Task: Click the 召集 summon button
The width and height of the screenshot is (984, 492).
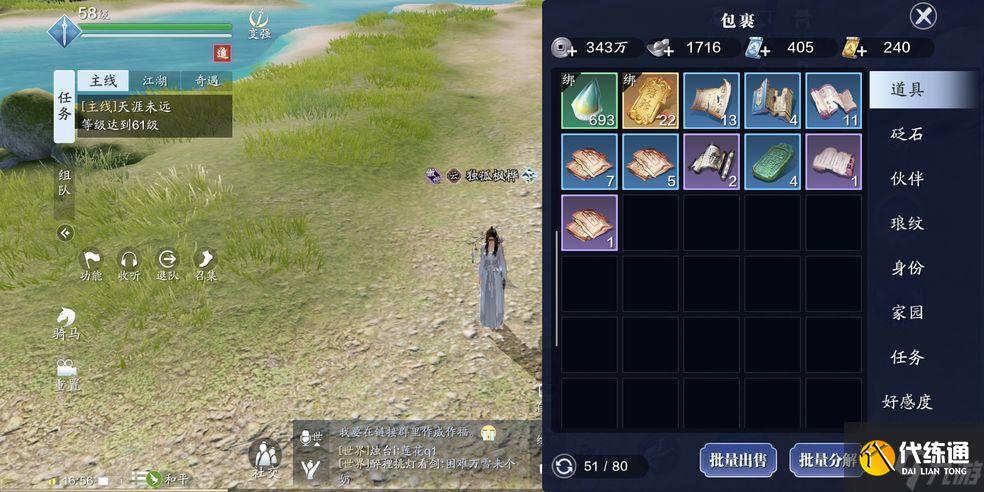Action: (206, 264)
